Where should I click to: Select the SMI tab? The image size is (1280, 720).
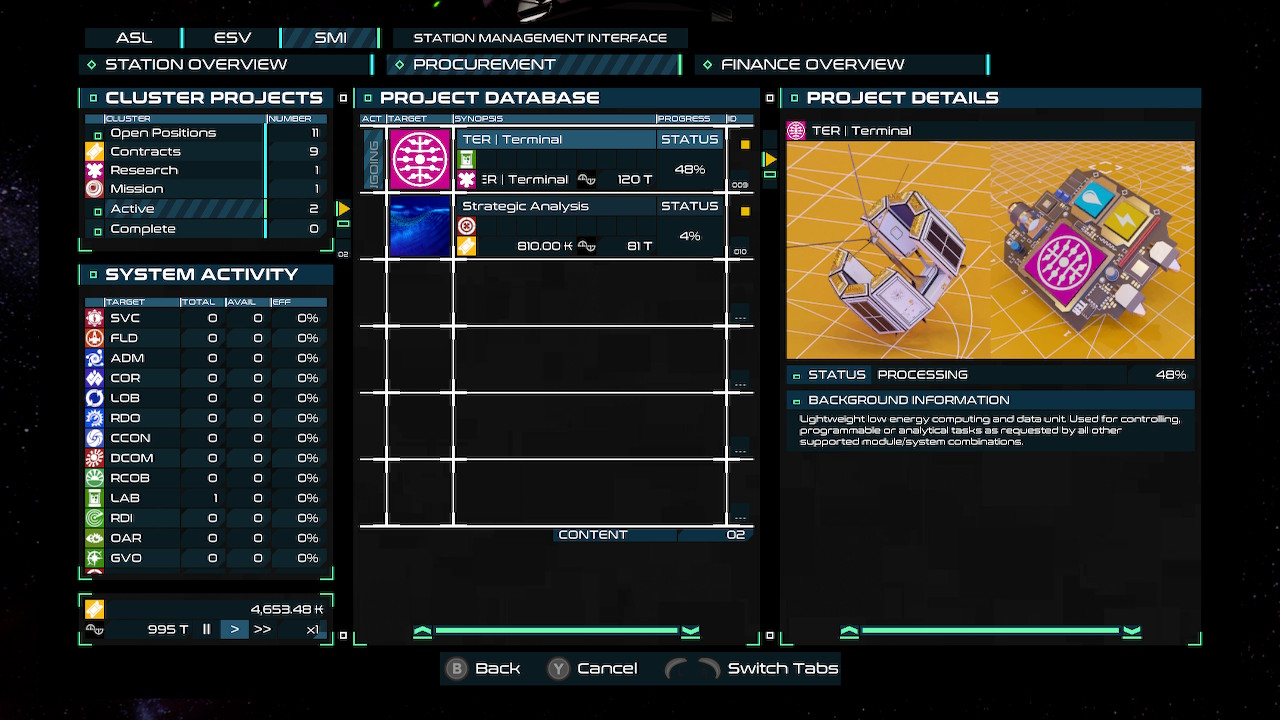pos(330,38)
